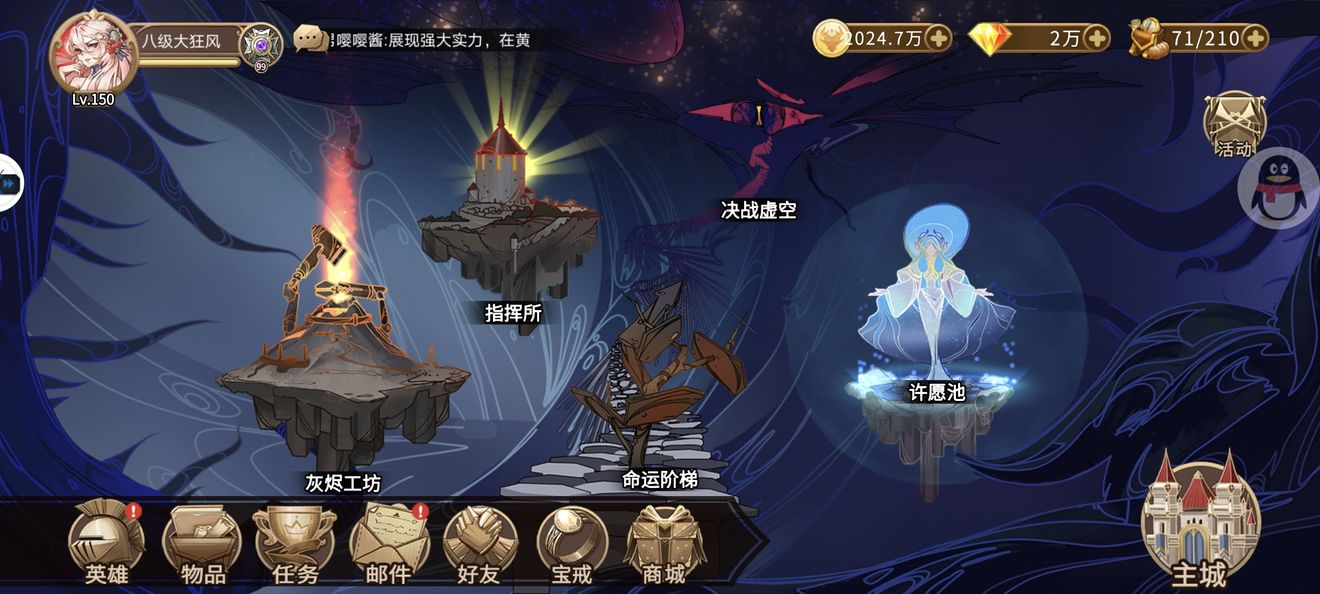Open the 宝戒 ring menu
1320x594 pixels.
572,541
